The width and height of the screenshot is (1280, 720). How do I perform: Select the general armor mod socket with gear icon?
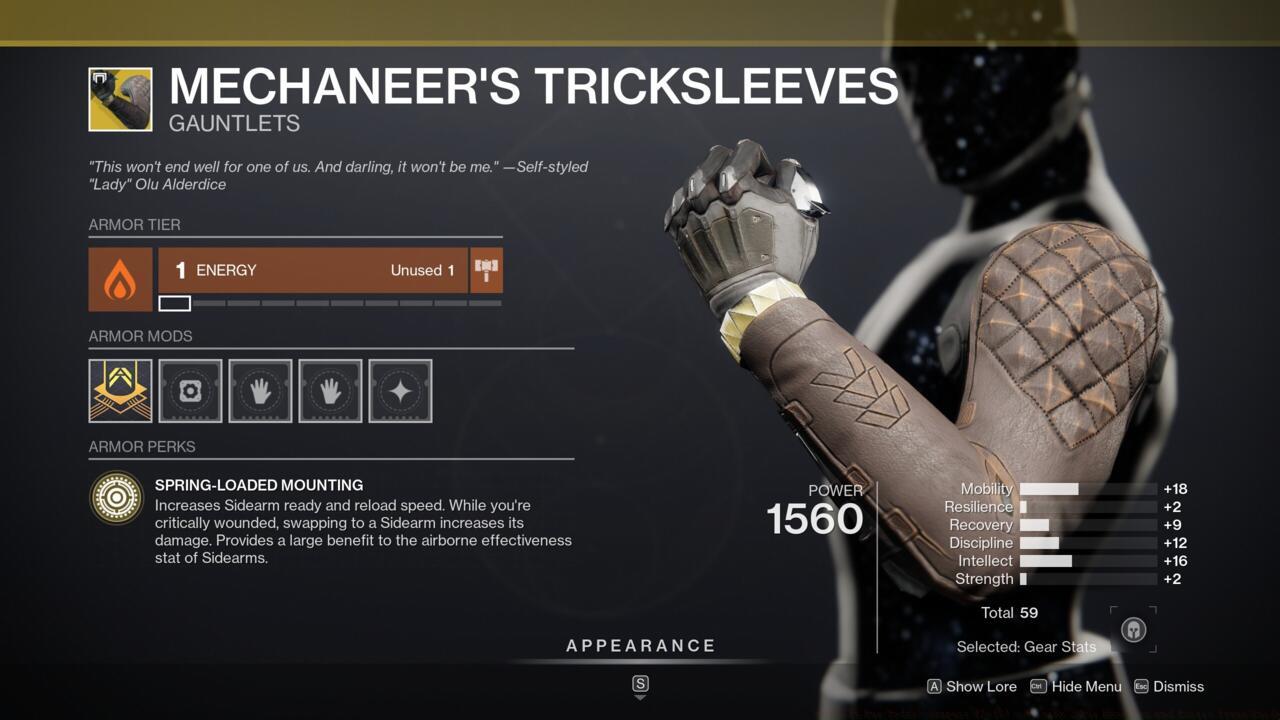[190, 390]
